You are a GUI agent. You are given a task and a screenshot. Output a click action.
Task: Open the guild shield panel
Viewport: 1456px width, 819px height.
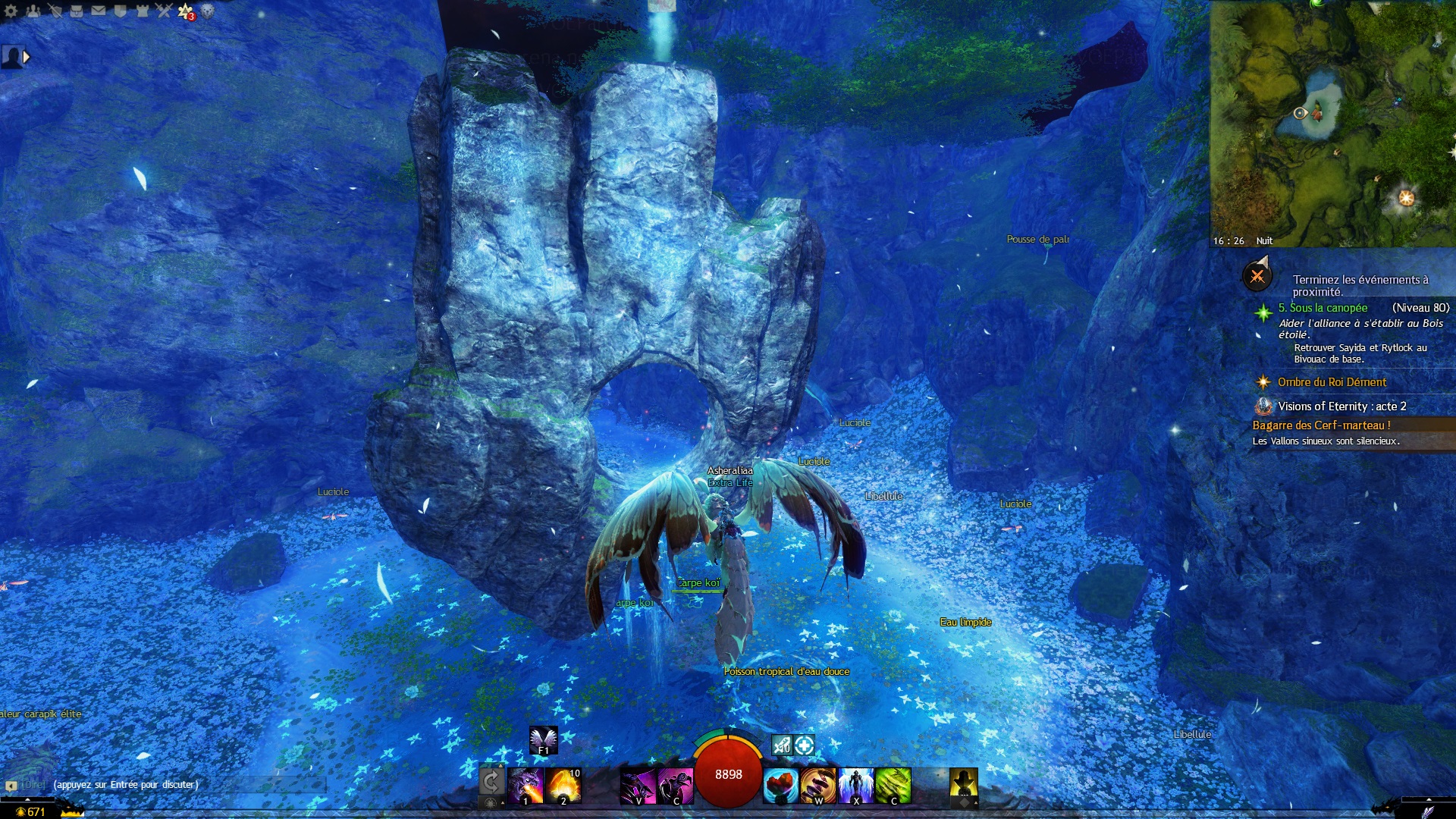click(120, 11)
